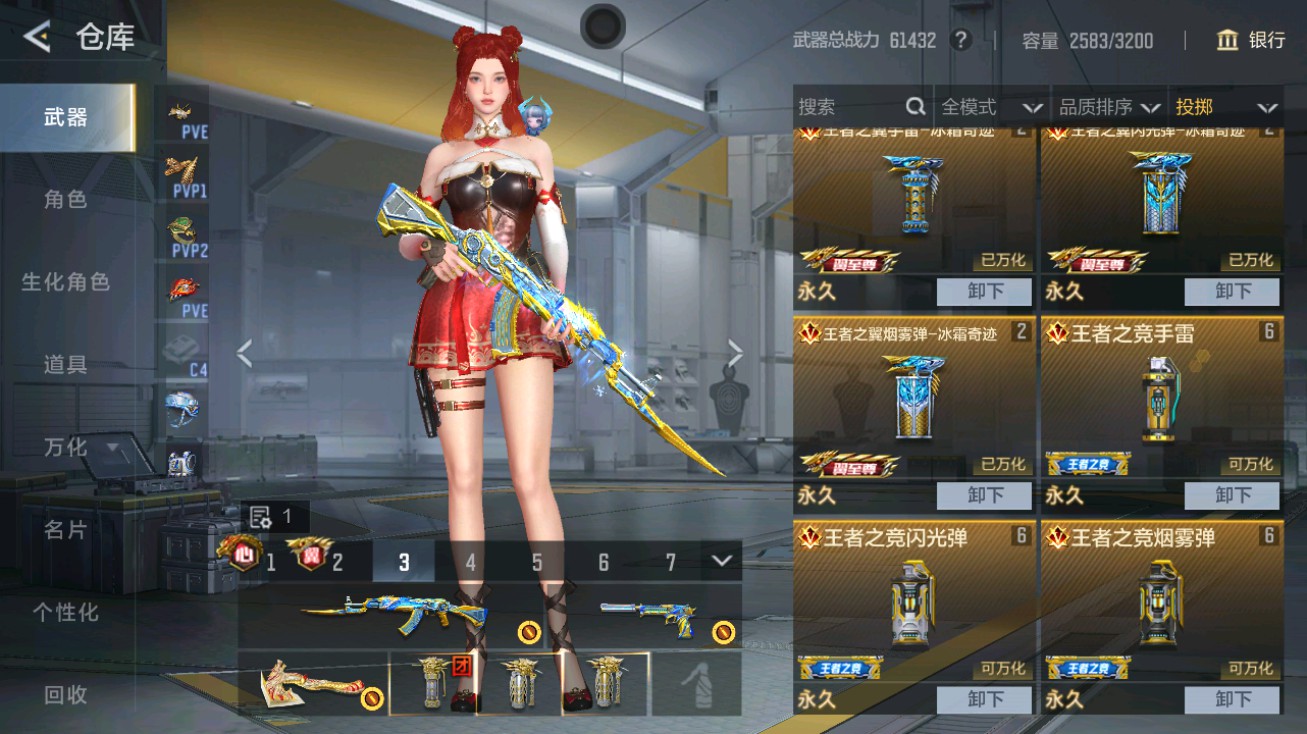Select loadout preset number 3

(404, 563)
